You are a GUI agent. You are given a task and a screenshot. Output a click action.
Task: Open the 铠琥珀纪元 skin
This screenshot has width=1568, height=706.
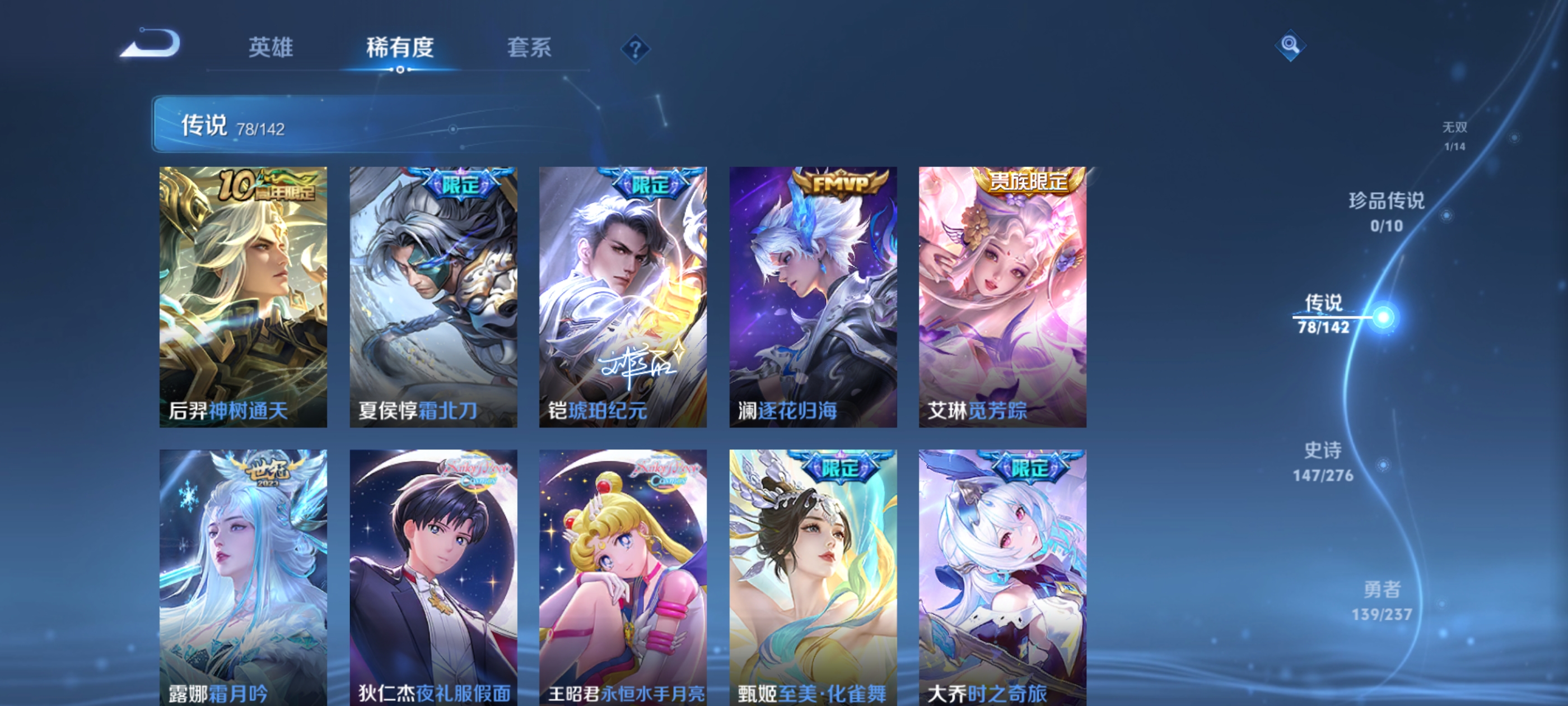pyautogui.click(x=622, y=295)
